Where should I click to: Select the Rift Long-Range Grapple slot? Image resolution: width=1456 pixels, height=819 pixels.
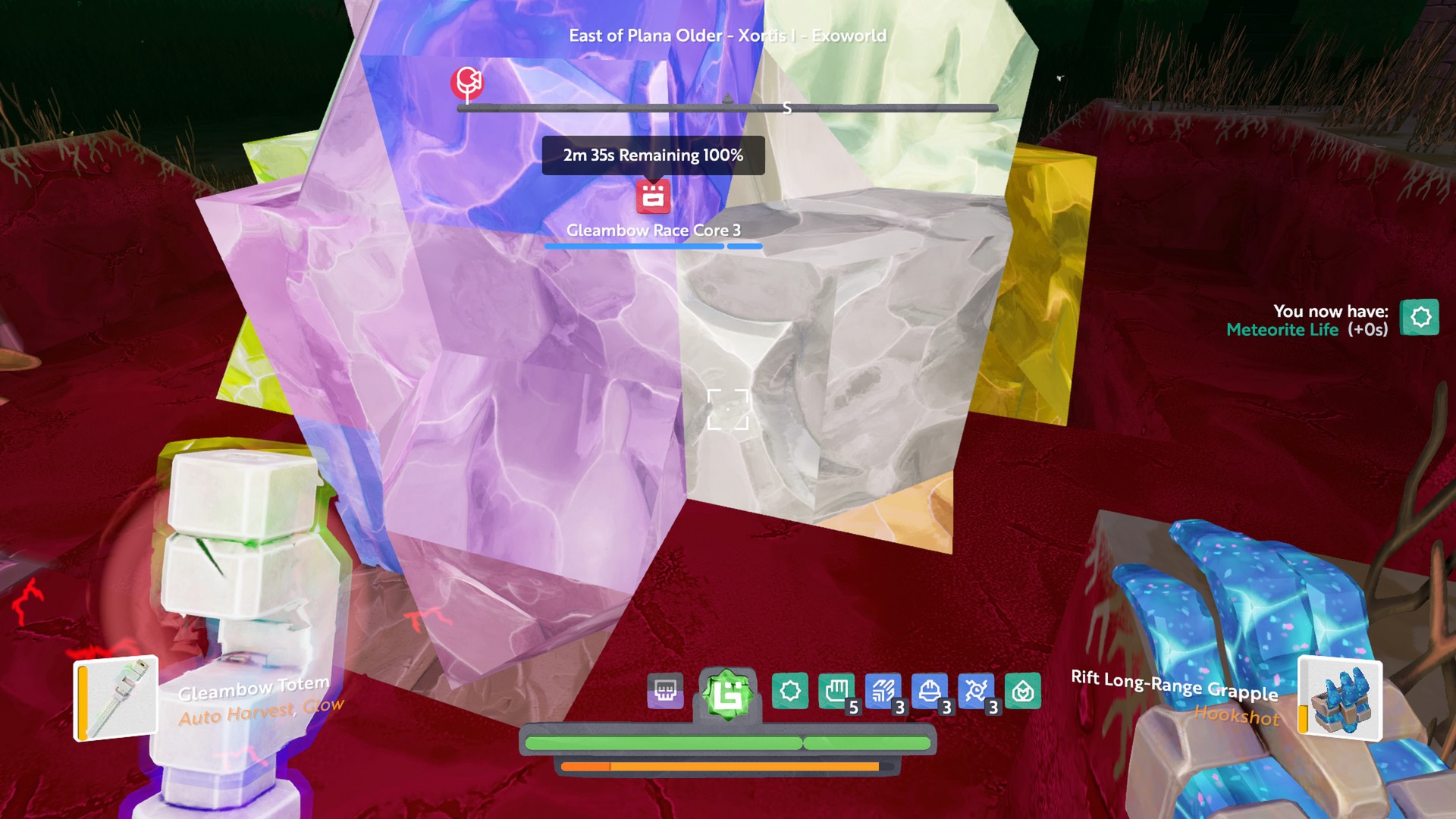(x=1340, y=698)
